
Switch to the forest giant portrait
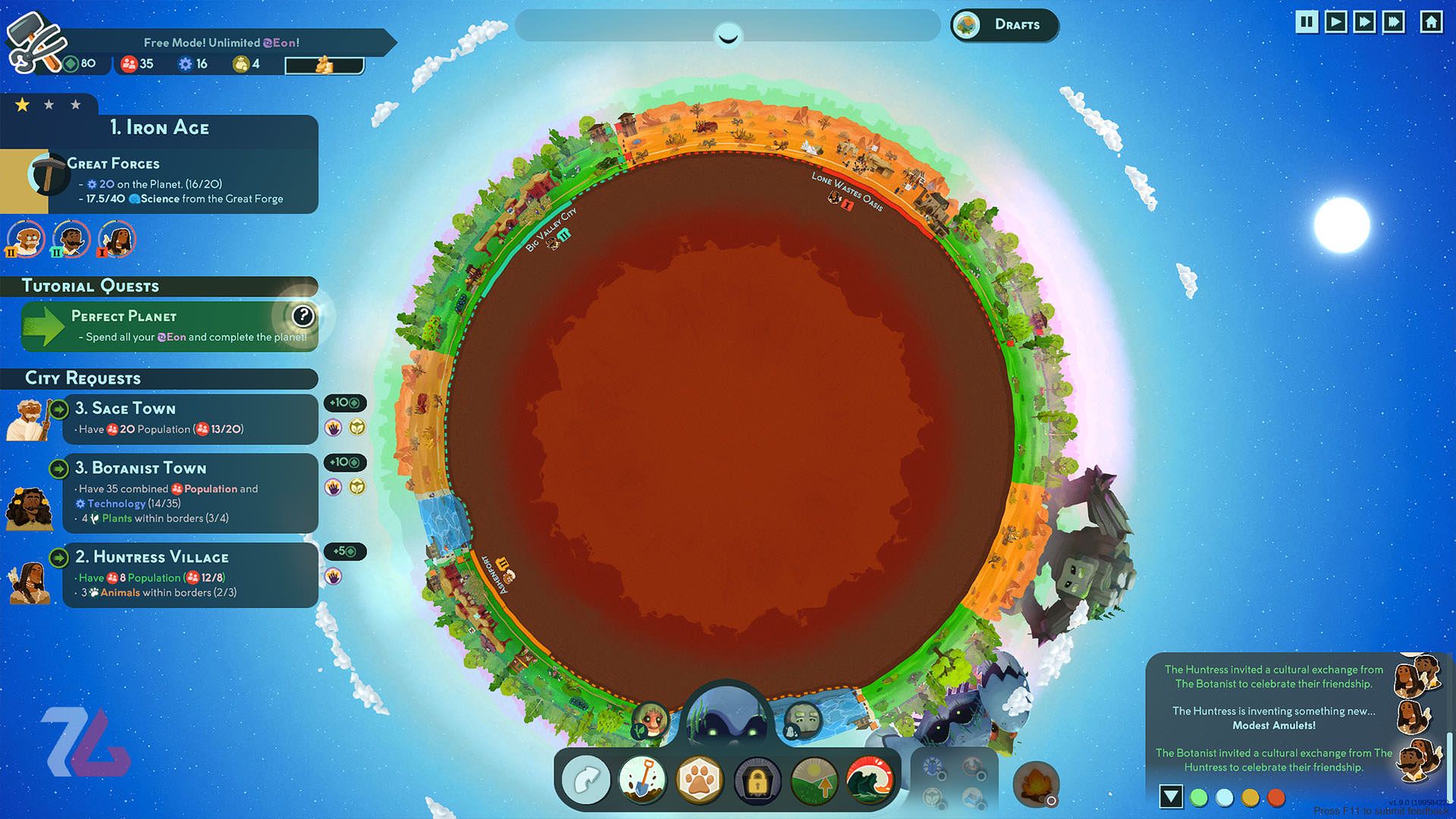651,719
